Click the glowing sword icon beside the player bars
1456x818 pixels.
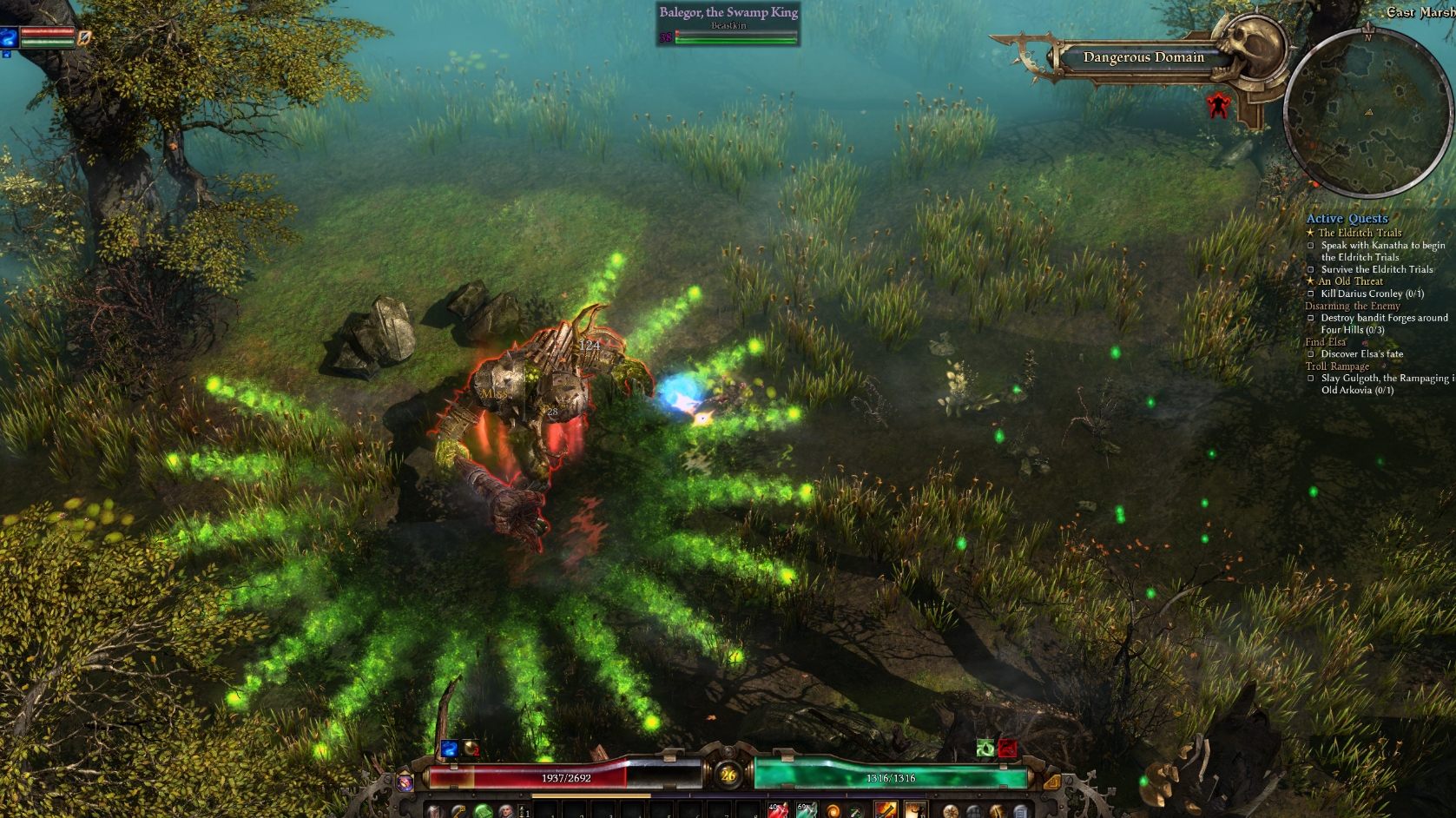(83, 38)
